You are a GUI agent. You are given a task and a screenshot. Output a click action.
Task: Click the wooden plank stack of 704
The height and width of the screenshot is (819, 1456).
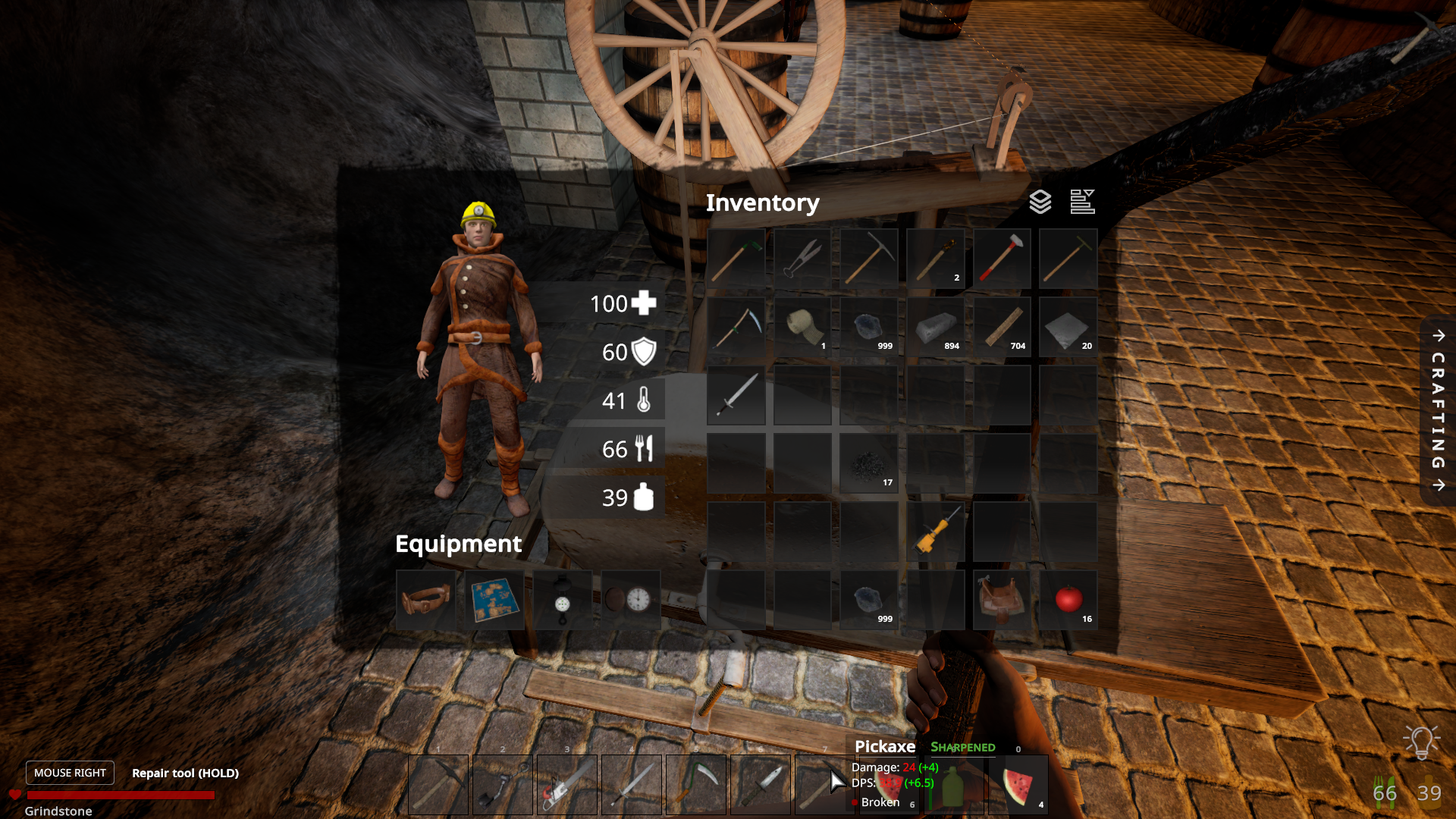tap(1002, 327)
